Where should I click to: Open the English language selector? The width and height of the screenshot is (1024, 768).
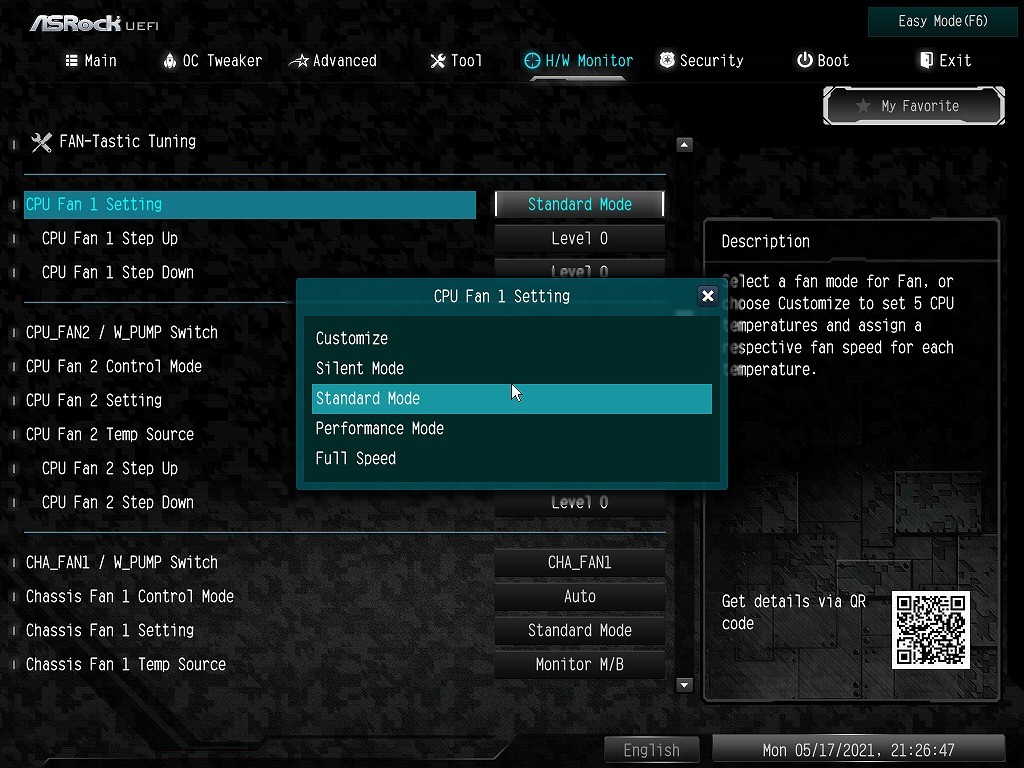click(x=651, y=750)
